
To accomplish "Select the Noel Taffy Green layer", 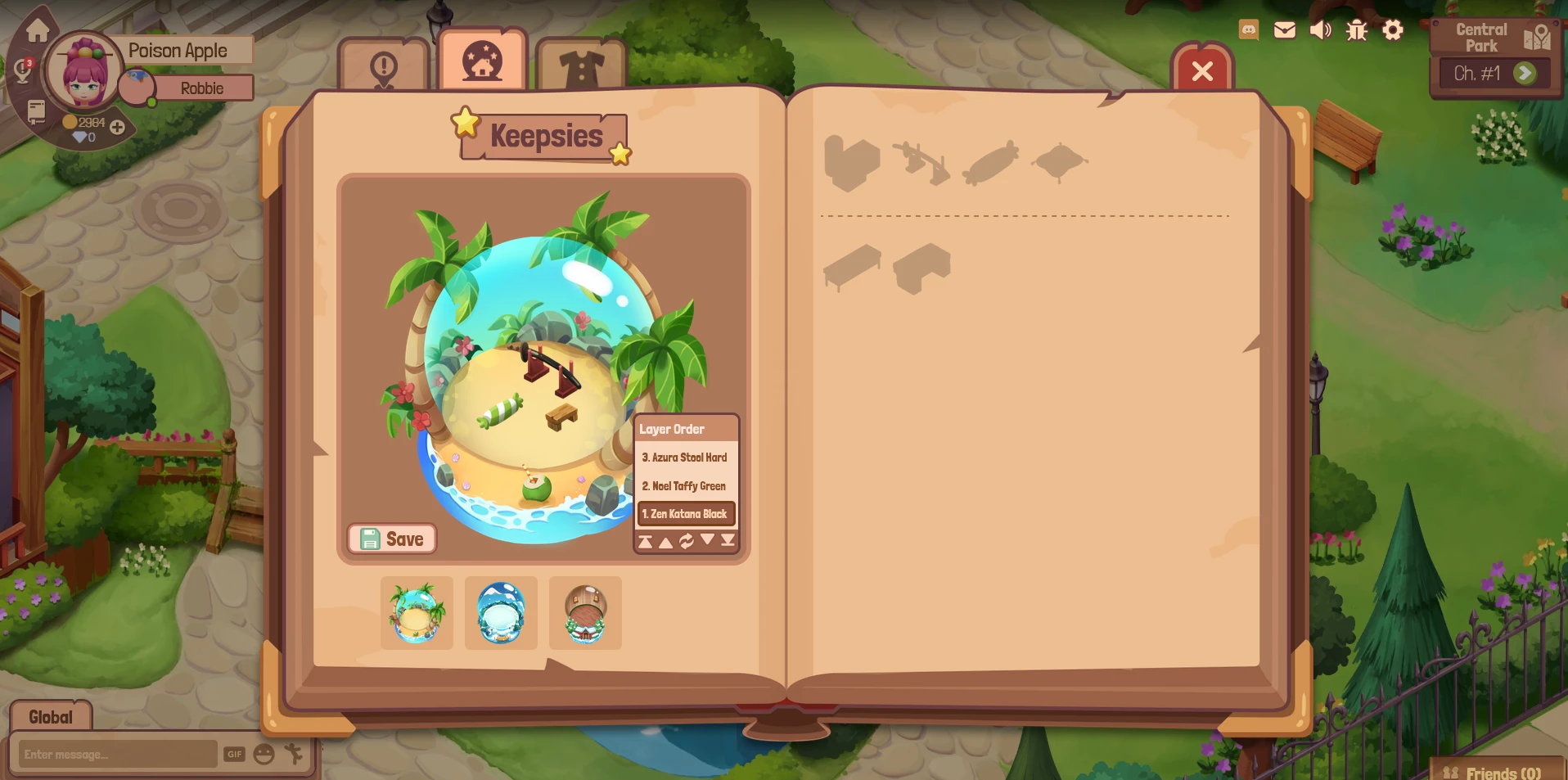I will tap(685, 486).
